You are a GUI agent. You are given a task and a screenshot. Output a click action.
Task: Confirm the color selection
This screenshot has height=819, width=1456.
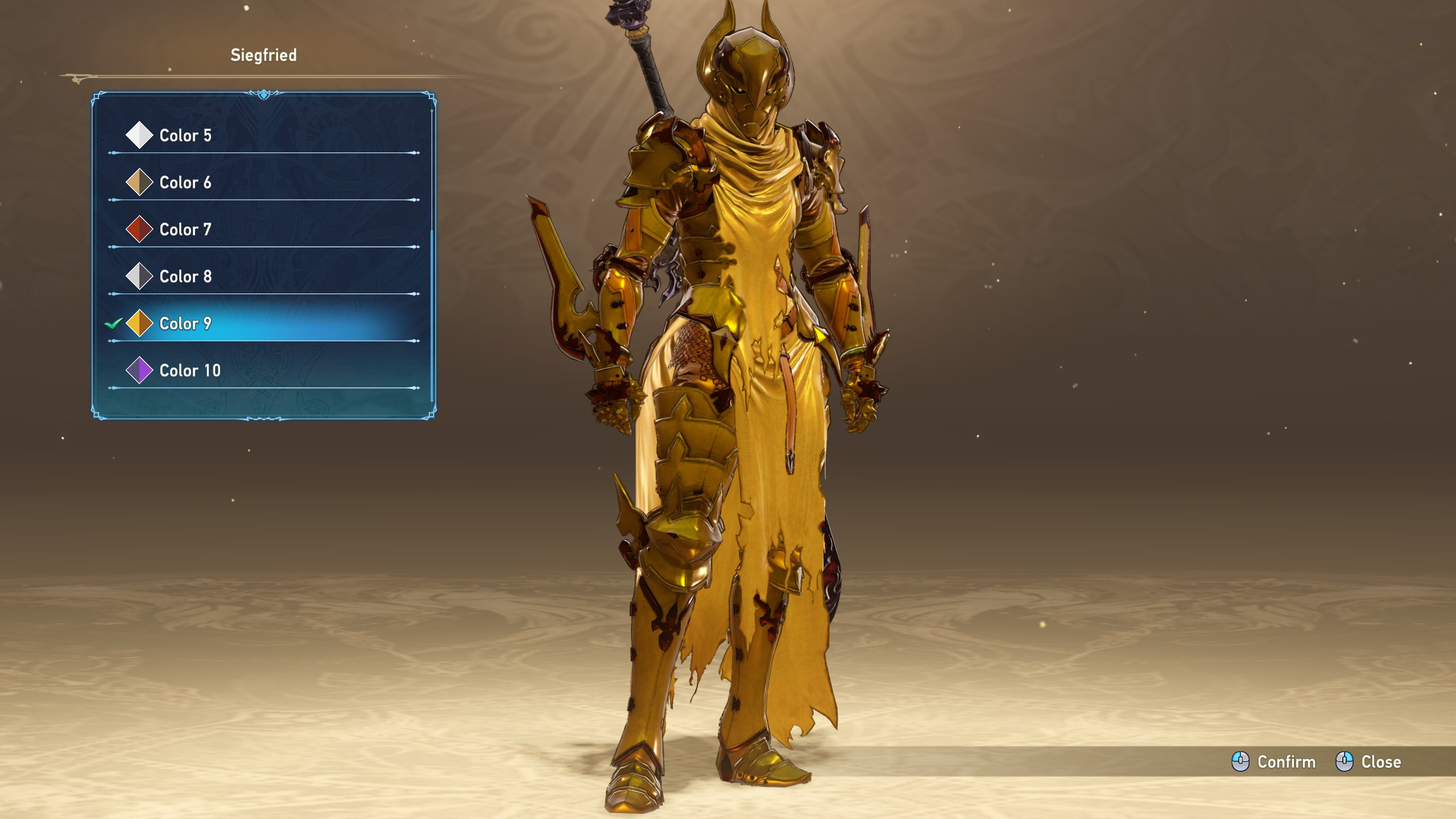[x=1274, y=762]
